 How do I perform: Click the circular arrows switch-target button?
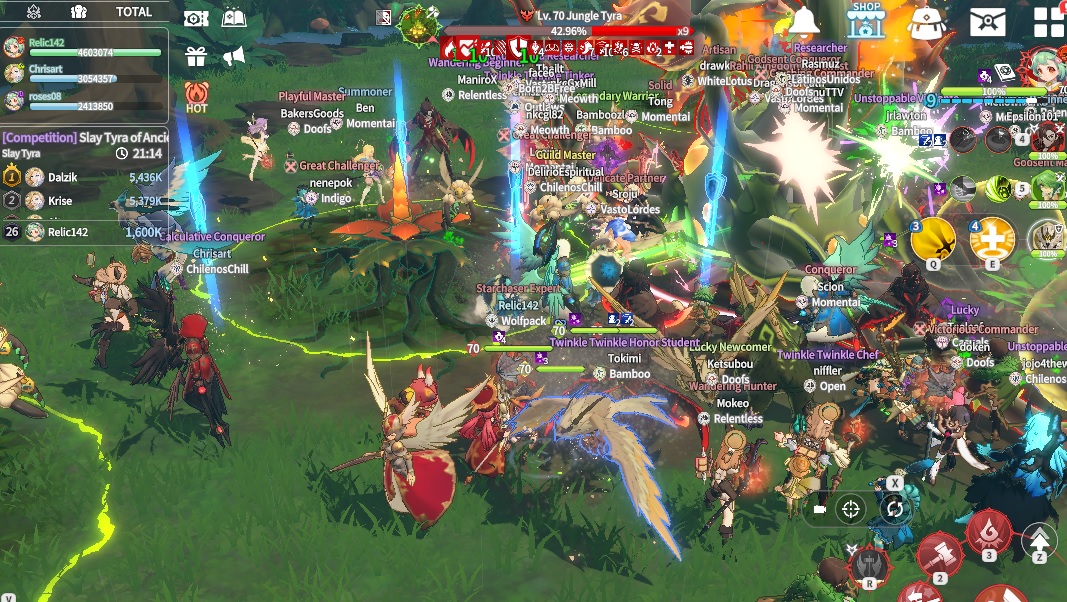pyautogui.click(x=894, y=509)
